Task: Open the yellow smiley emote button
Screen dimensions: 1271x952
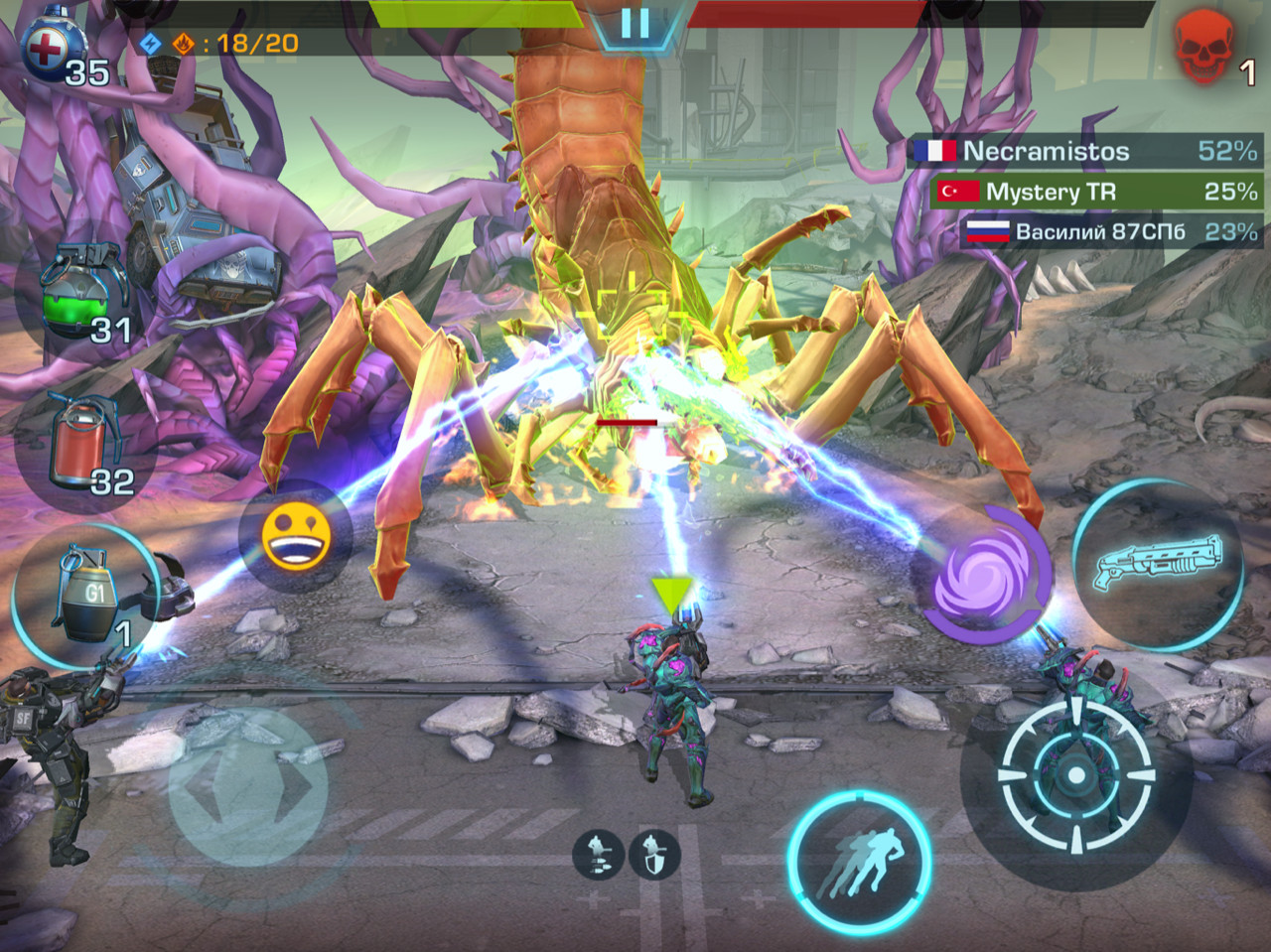Action: coord(295,536)
